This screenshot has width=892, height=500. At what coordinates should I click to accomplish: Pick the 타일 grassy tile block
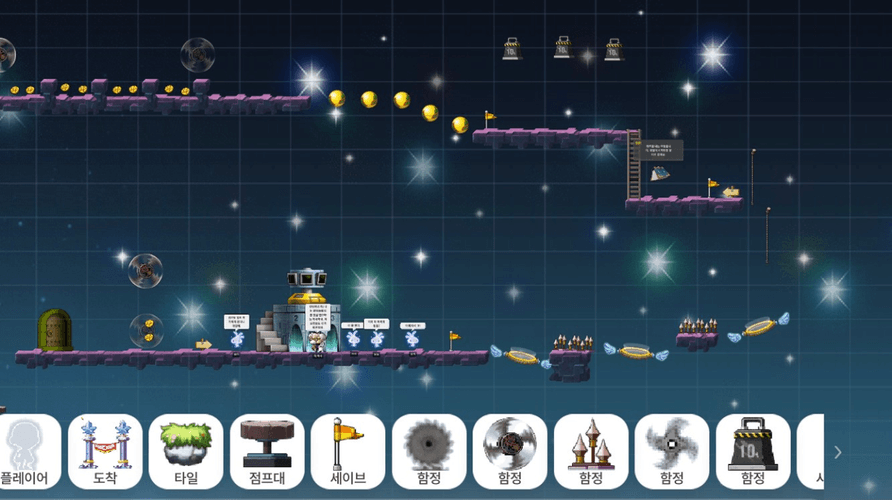pyautogui.click(x=186, y=451)
